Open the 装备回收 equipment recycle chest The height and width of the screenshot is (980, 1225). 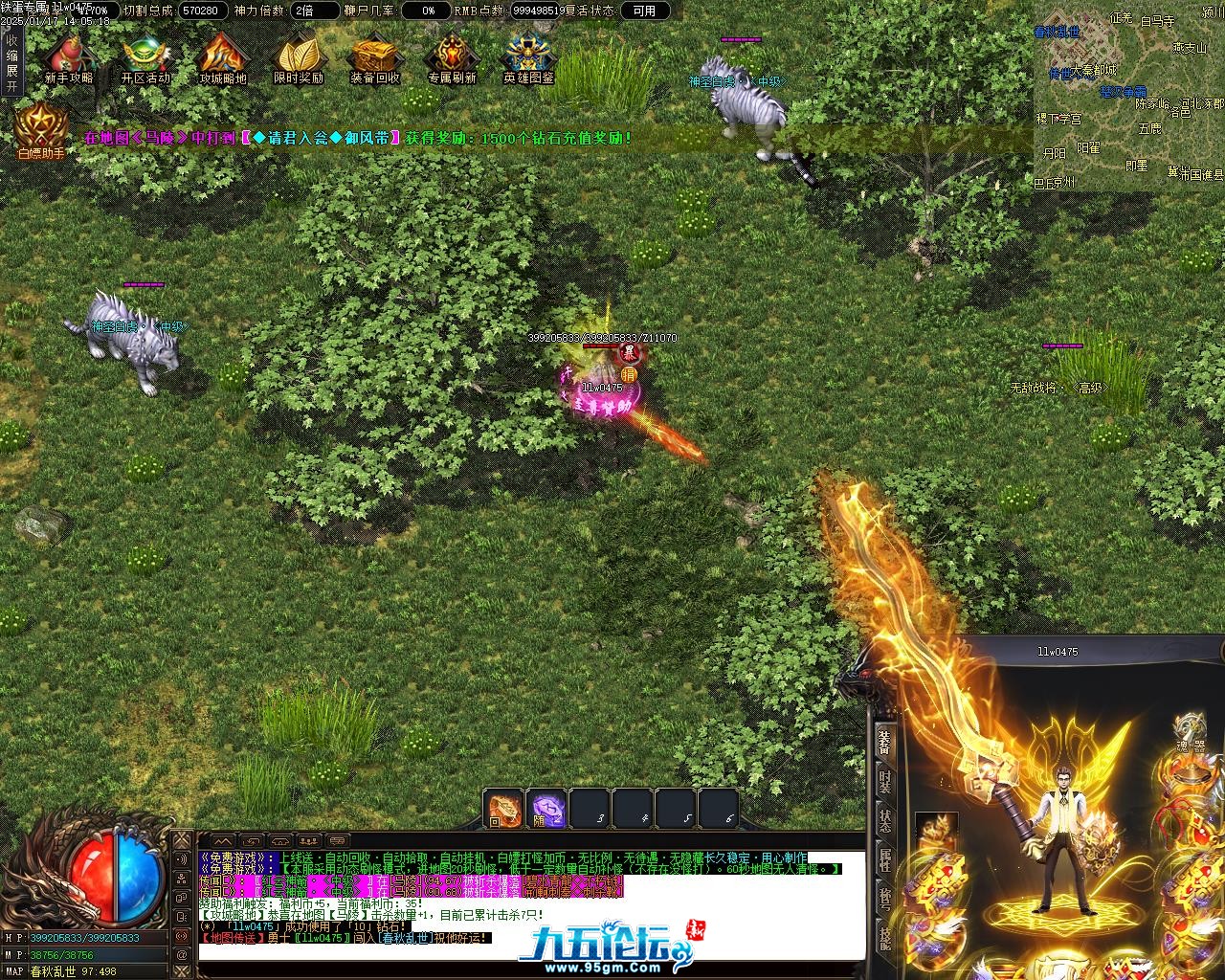(375, 57)
